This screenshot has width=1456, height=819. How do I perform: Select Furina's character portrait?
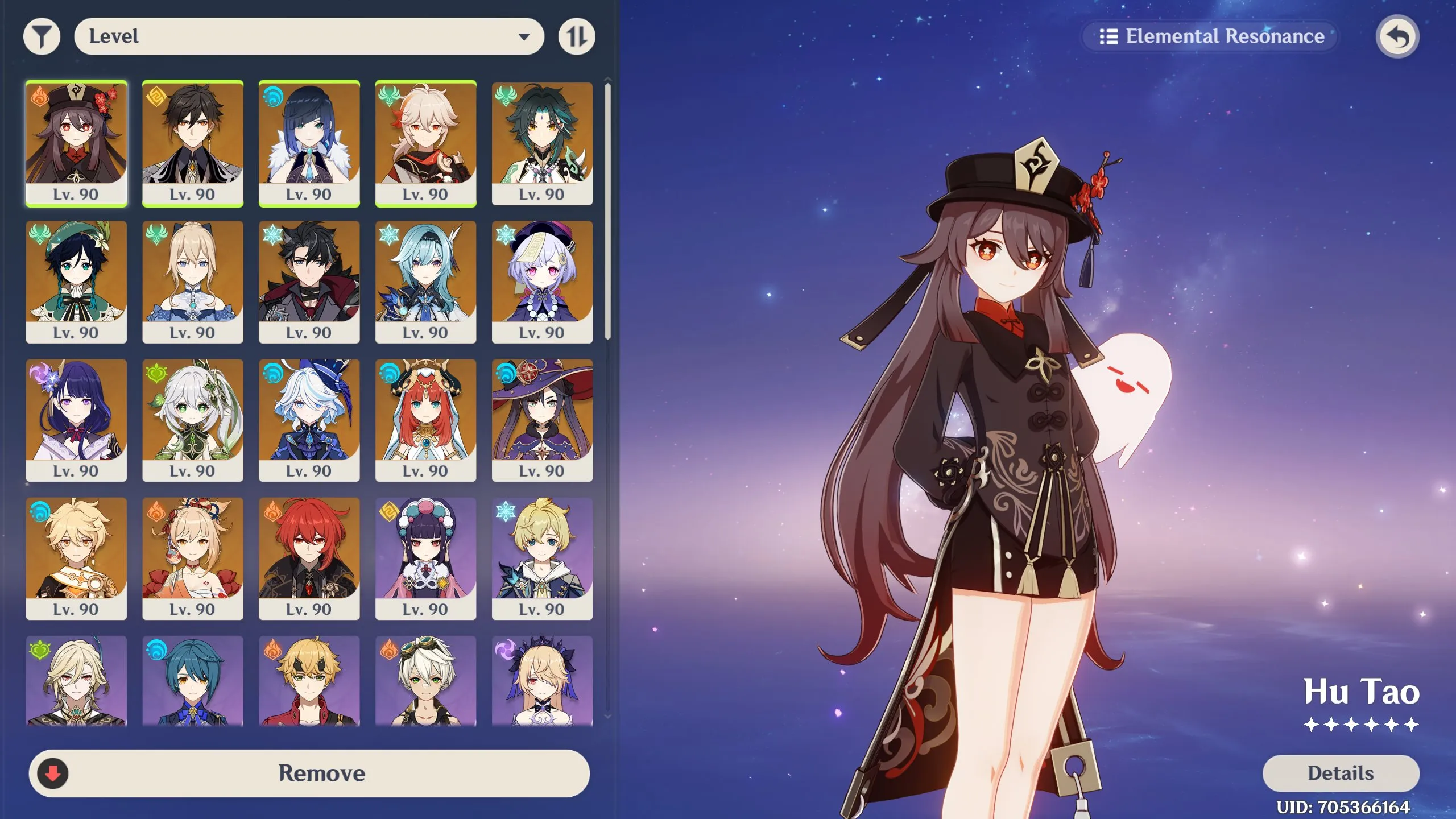(x=310, y=421)
